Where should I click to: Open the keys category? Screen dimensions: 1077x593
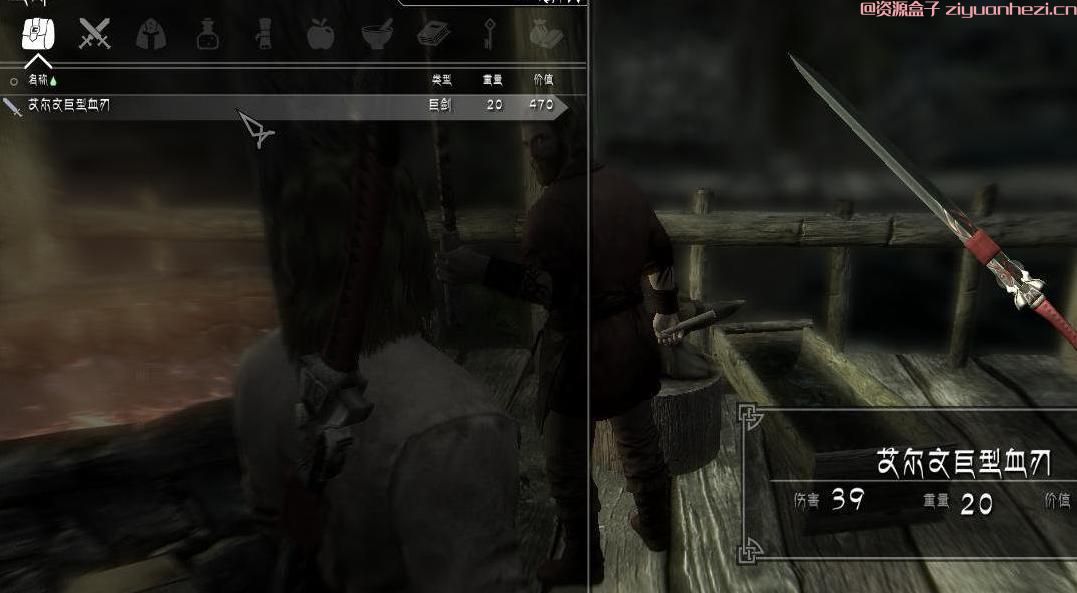(490, 35)
